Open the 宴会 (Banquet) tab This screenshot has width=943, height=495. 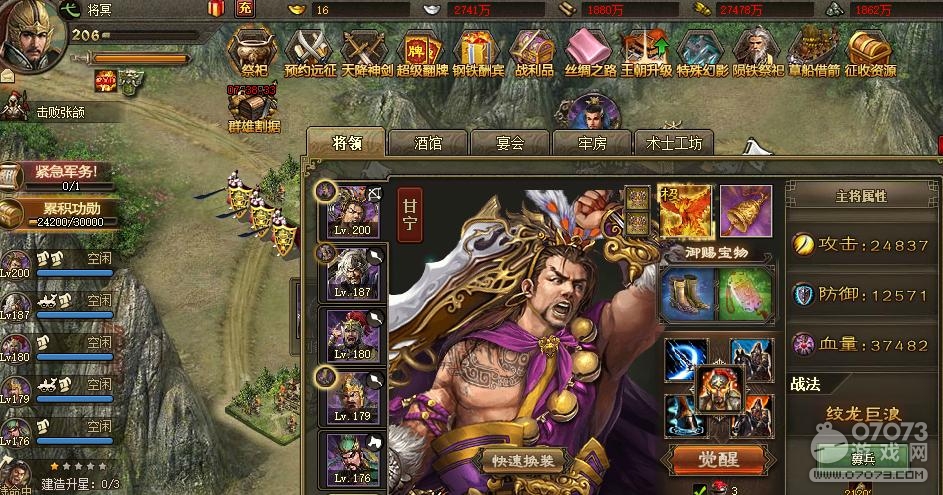(x=510, y=143)
